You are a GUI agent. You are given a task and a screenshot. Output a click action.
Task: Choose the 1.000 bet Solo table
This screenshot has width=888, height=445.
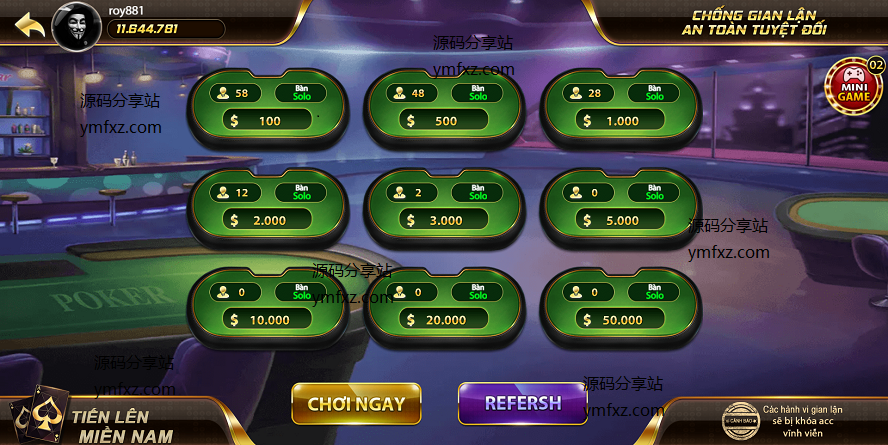(621, 107)
